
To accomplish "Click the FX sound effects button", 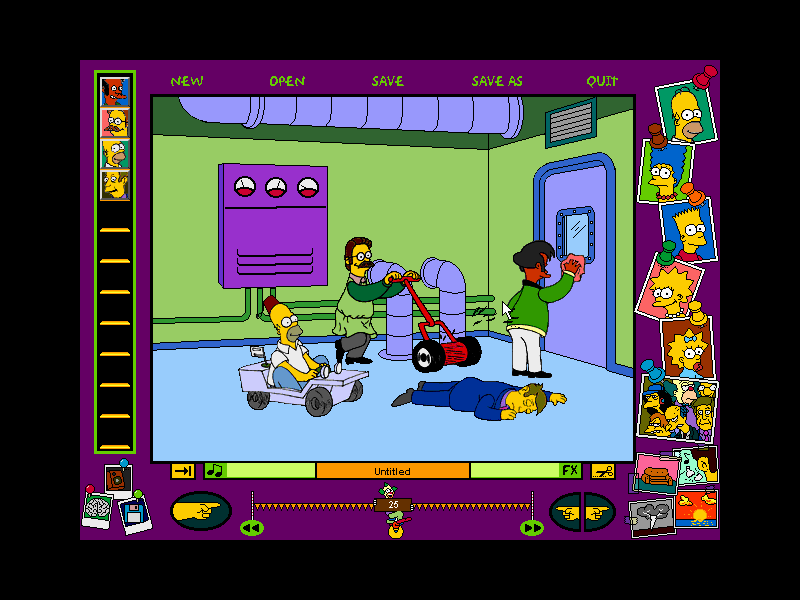I will coord(570,470).
